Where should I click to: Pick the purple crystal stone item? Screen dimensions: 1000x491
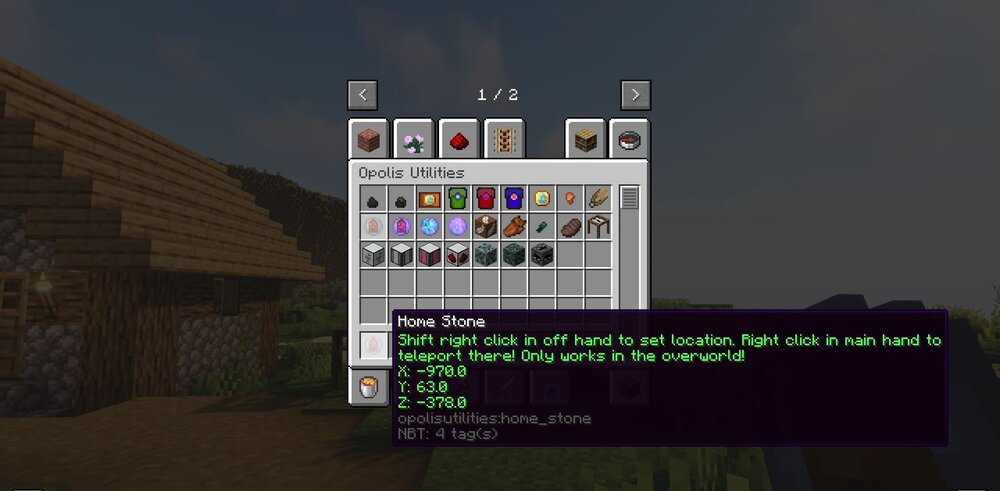pyautogui.click(x=401, y=226)
